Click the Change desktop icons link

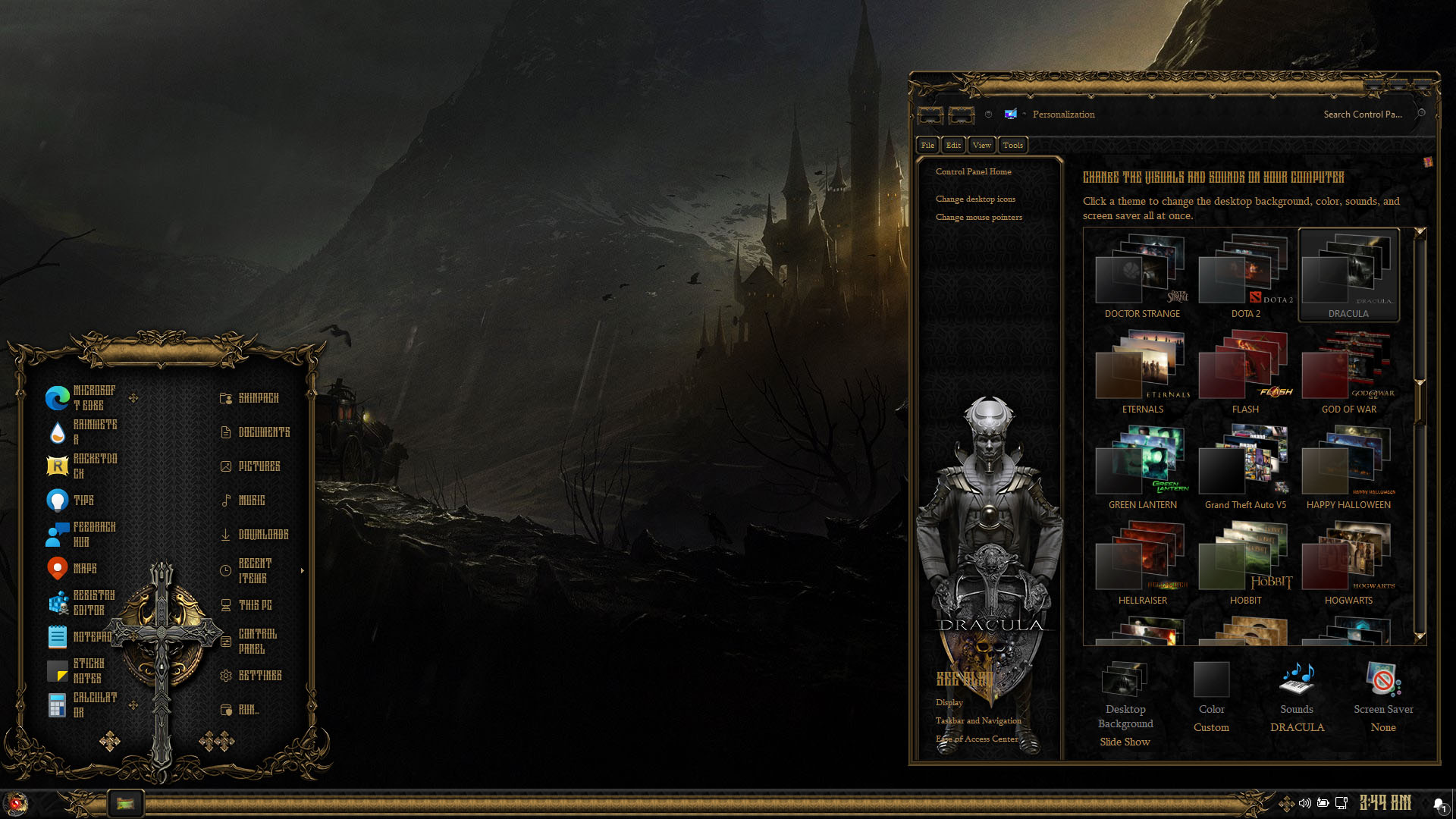coord(975,199)
